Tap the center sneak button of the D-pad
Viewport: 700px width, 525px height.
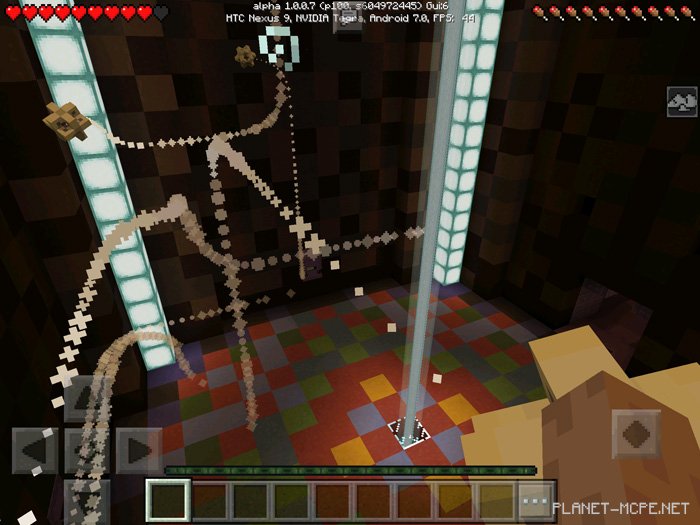click(x=87, y=451)
